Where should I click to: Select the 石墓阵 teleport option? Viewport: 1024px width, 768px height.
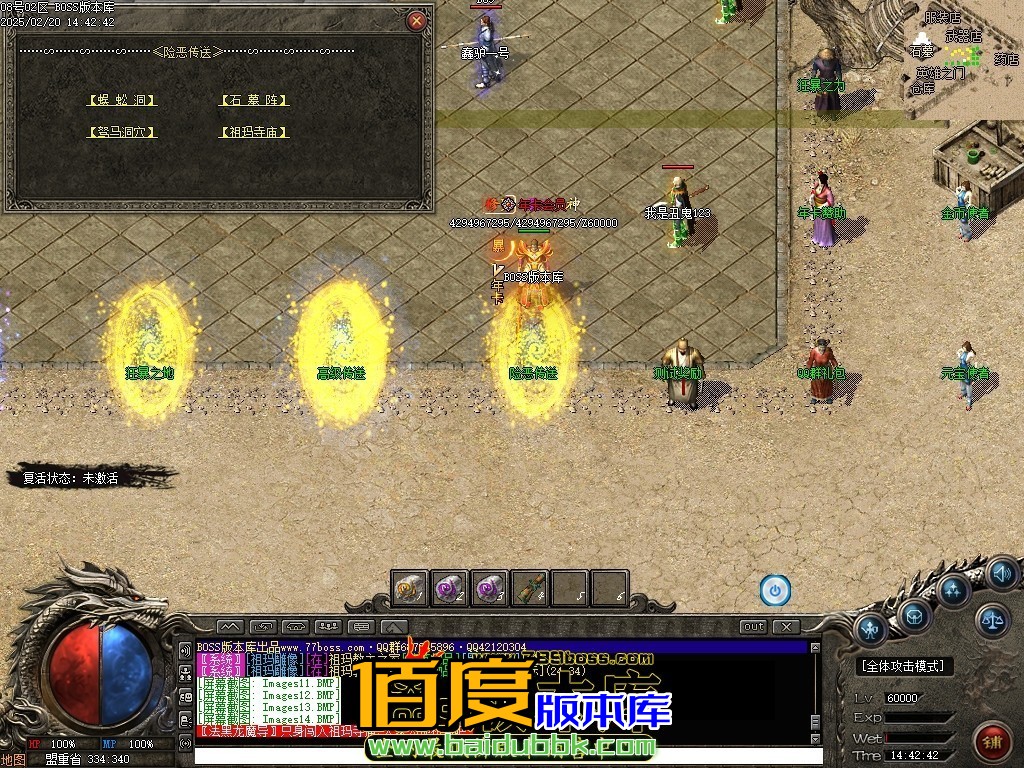254,100
